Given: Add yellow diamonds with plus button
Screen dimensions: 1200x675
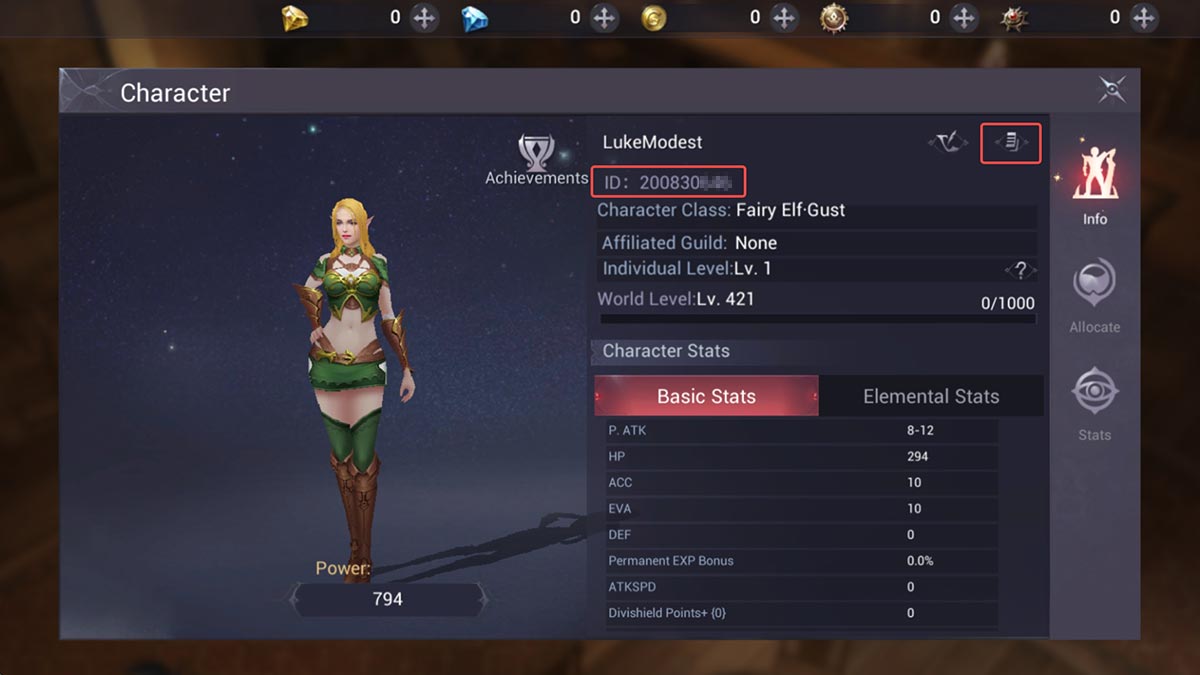Looking at the screenshot, I should [425, 17].
